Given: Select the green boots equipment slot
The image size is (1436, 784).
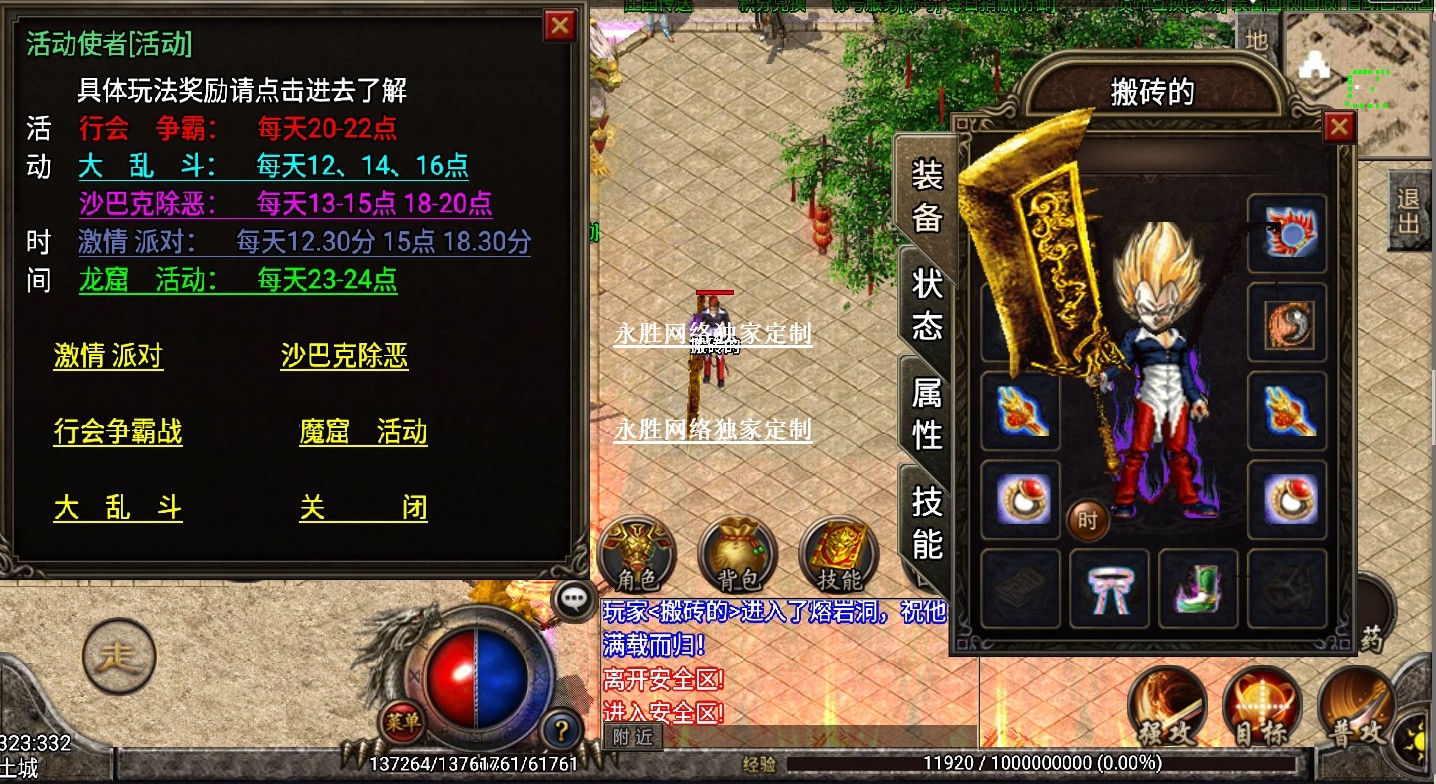Looking at the screenshot, I should tap(1198, 589).
